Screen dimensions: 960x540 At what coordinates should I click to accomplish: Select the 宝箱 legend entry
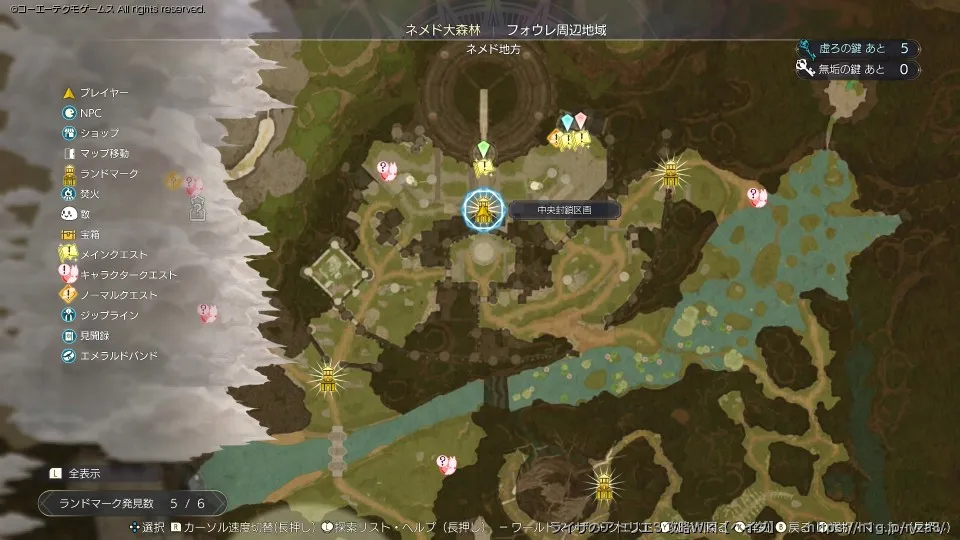click(x=90, y=234)
